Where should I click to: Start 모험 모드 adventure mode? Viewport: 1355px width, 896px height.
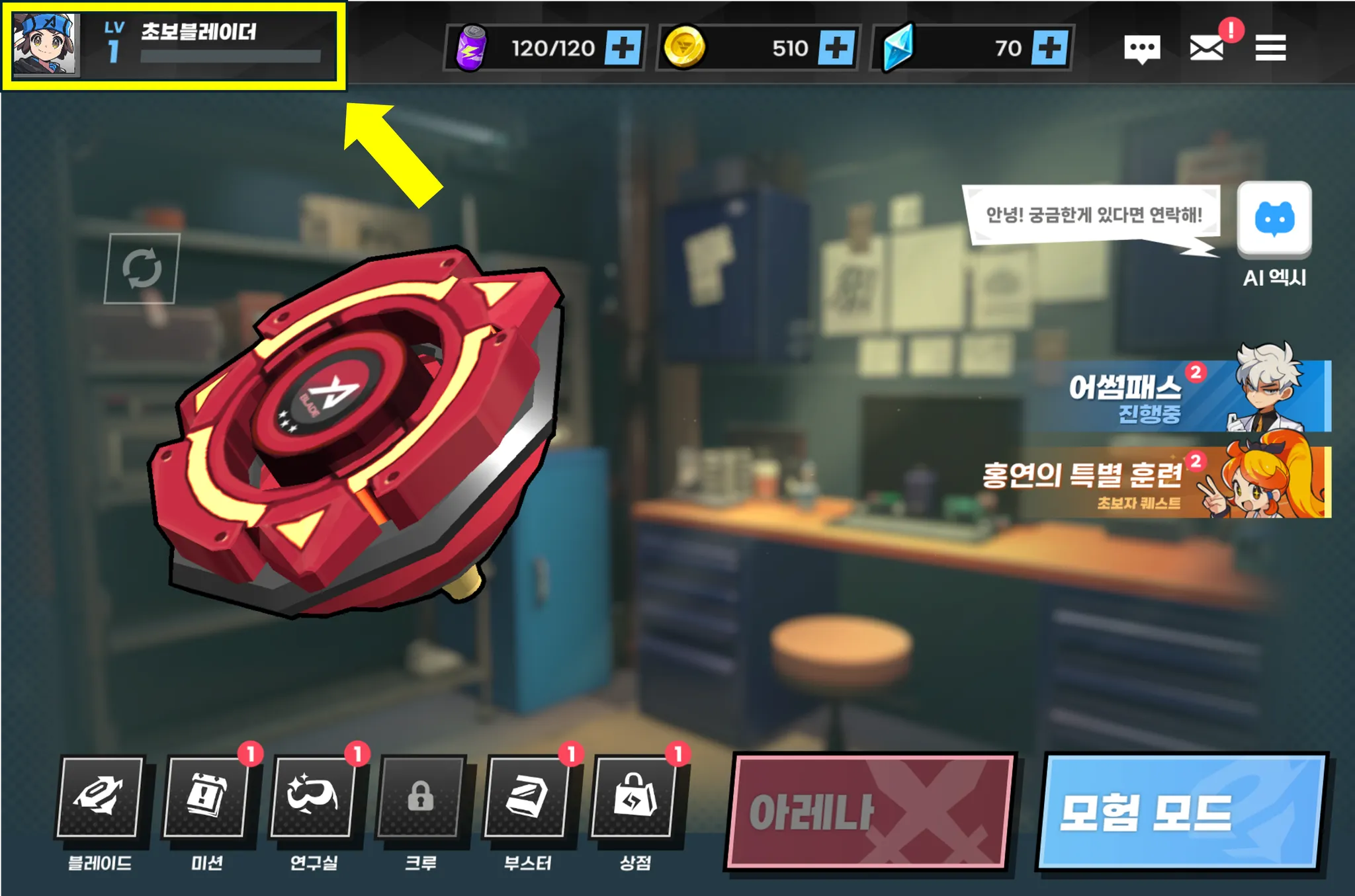click(1182, 811)
